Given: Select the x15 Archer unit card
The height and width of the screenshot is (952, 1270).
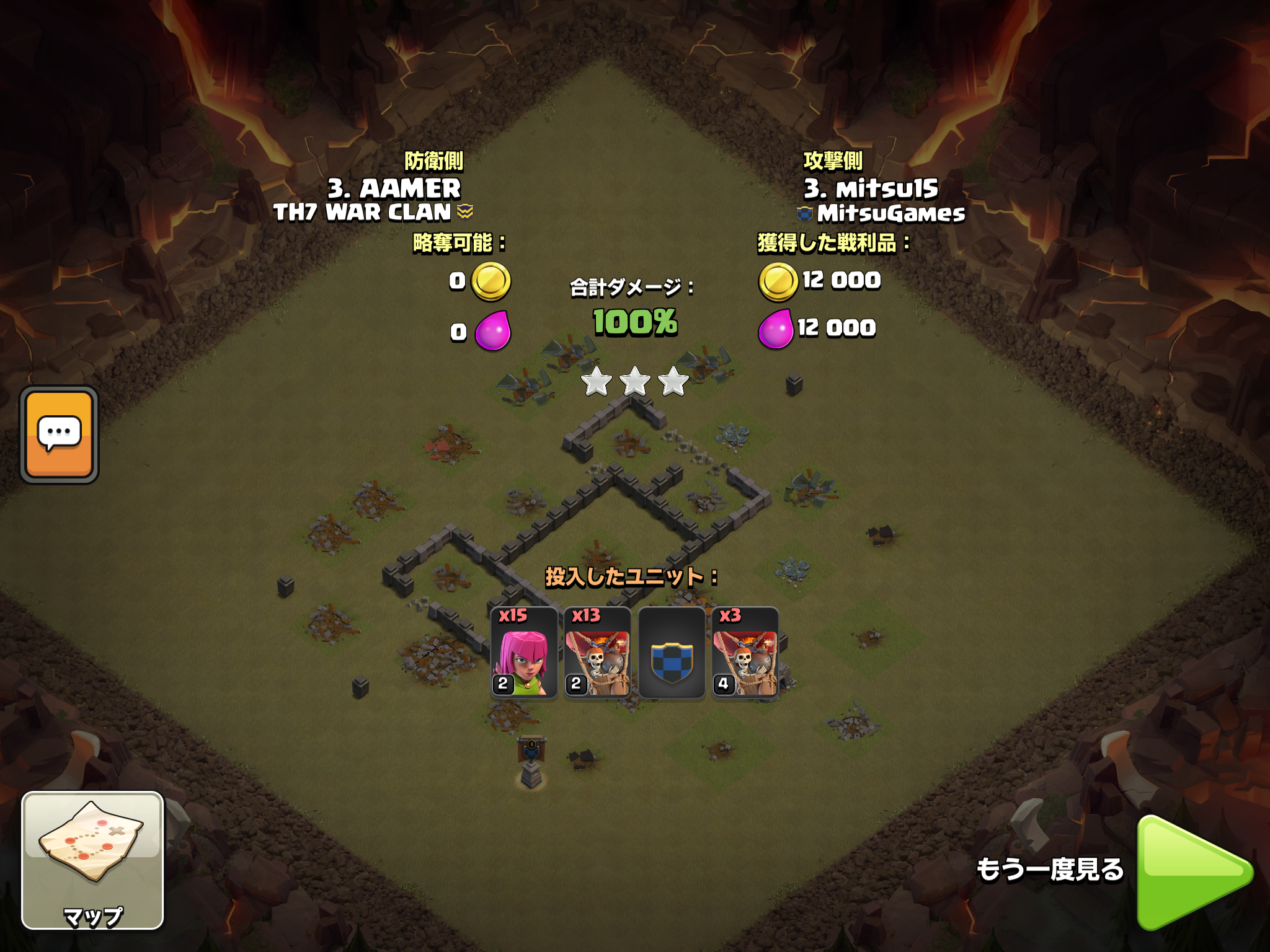Looking at the screenshot, I should click(523, 653).
